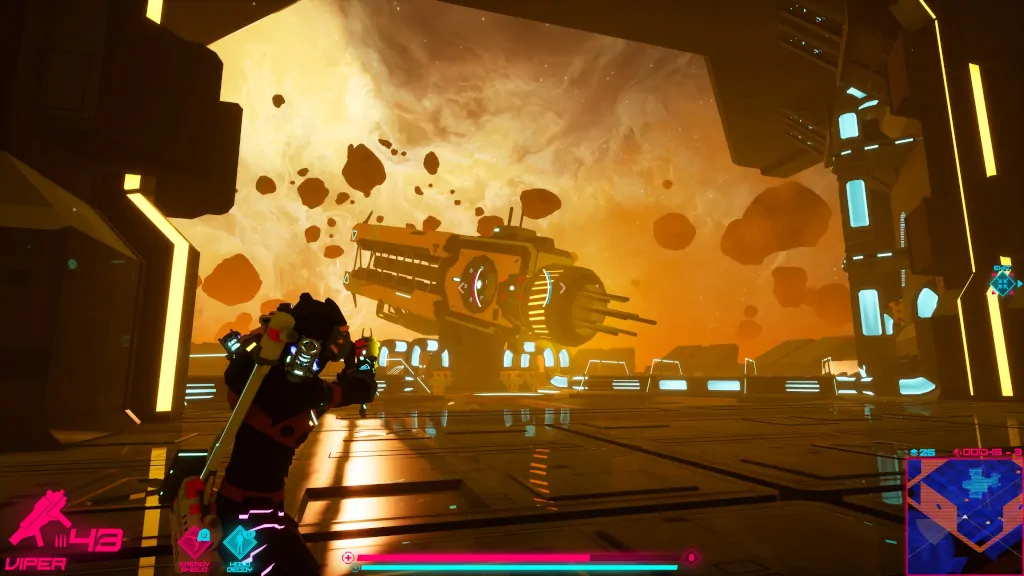Click the exit waypoint marker

tap(1002, 283)
